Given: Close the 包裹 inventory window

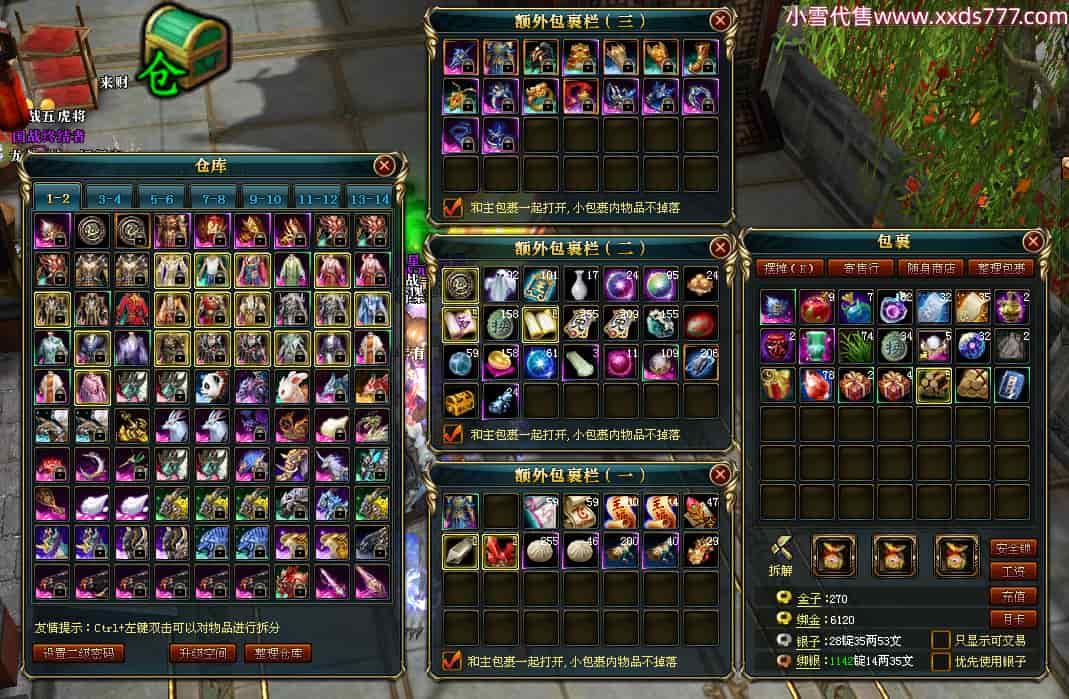Looking at the screenshot, I should pos(1034,241).
